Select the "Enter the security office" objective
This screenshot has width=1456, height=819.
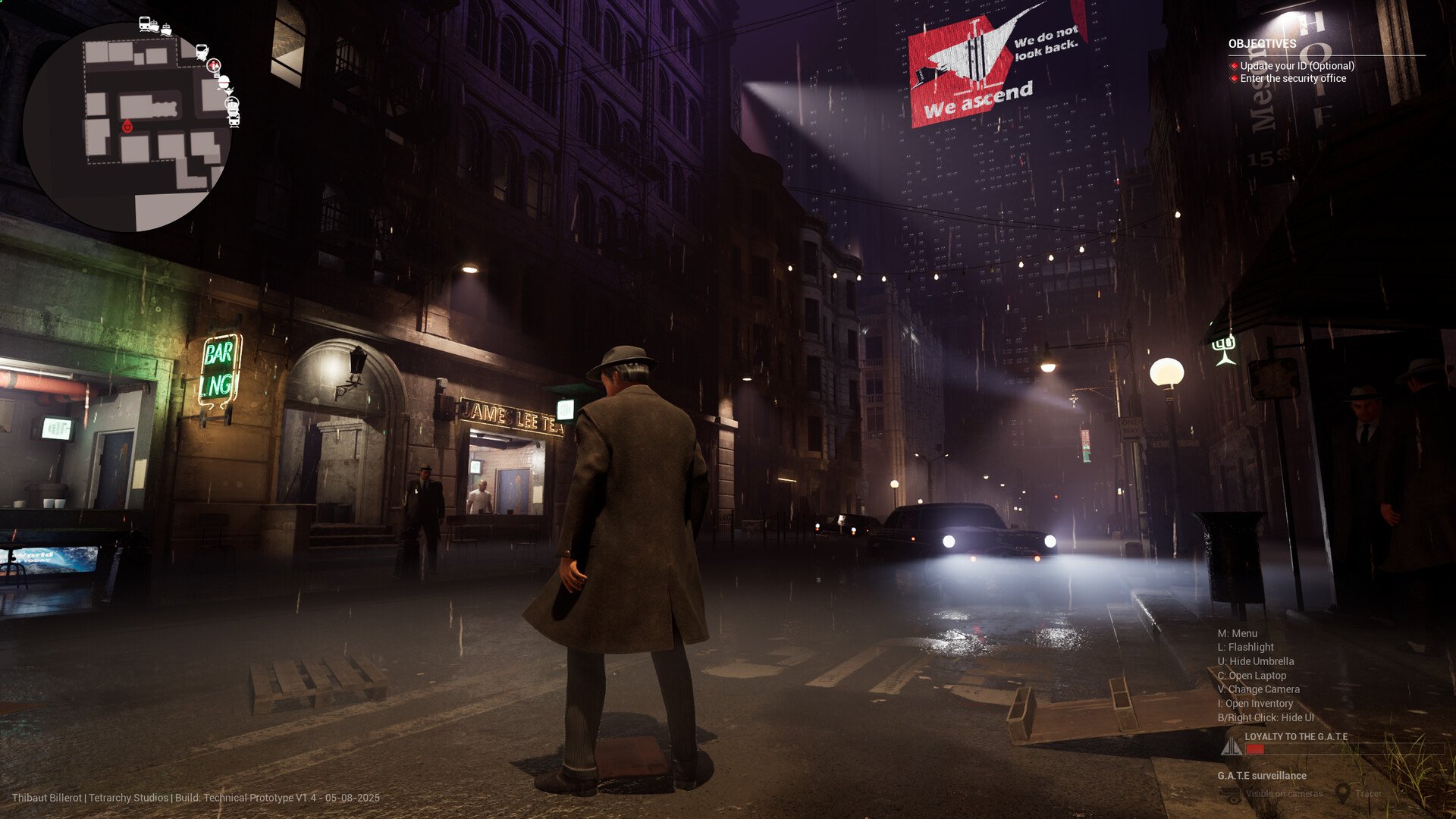point(1293,78)
